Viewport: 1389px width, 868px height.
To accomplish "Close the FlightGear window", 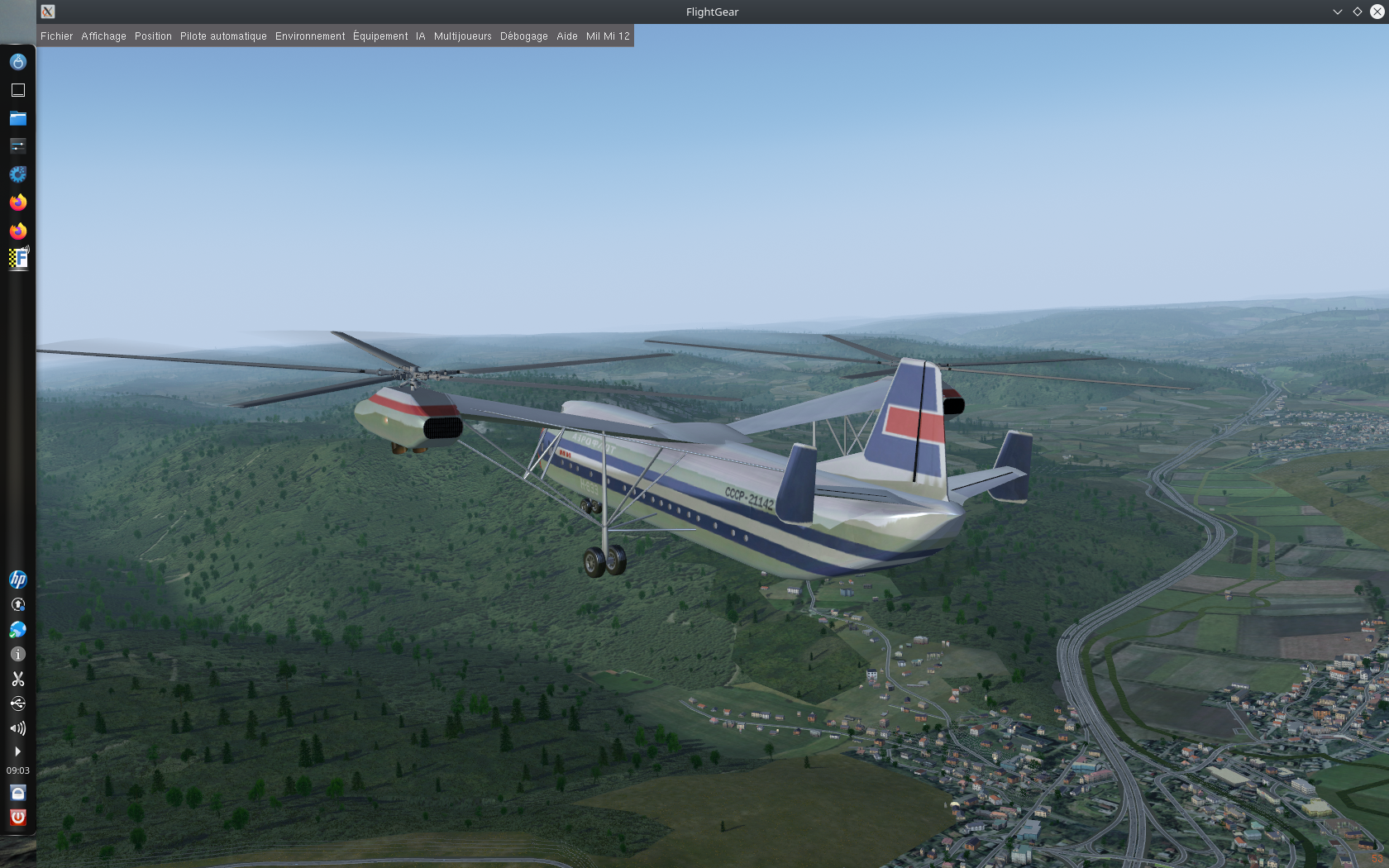I will tap(1377, 12).
